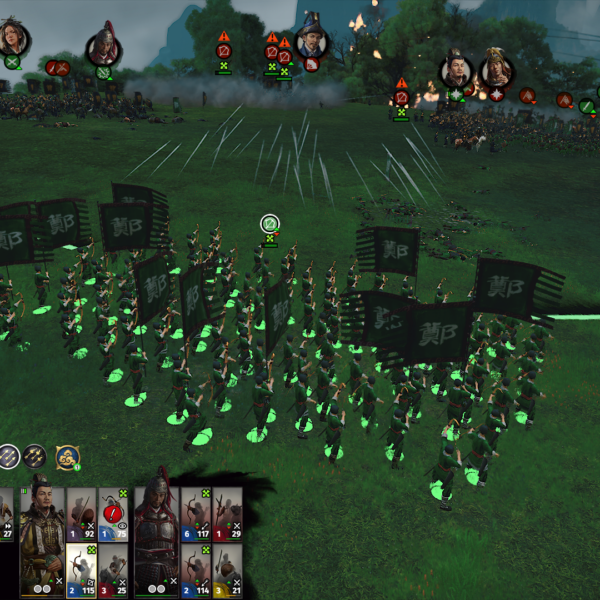This screenshot has height=600, width=600.
Task: Select the circular unit marker above the archers
Action: point(269,224)
